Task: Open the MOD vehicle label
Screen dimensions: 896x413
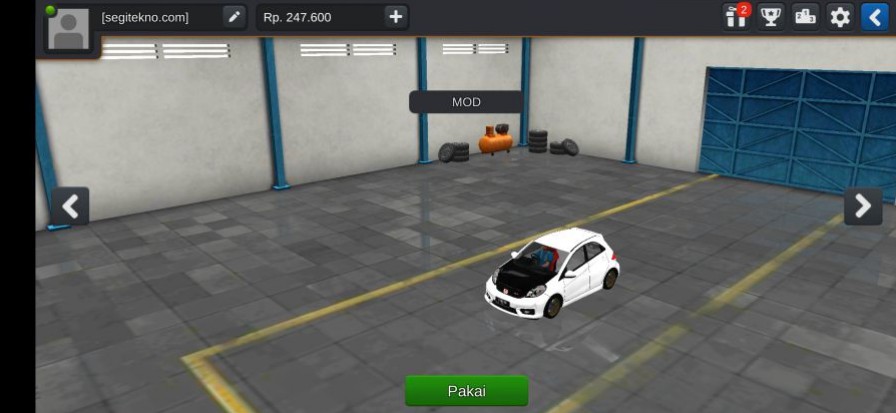Action: point(466,102)
